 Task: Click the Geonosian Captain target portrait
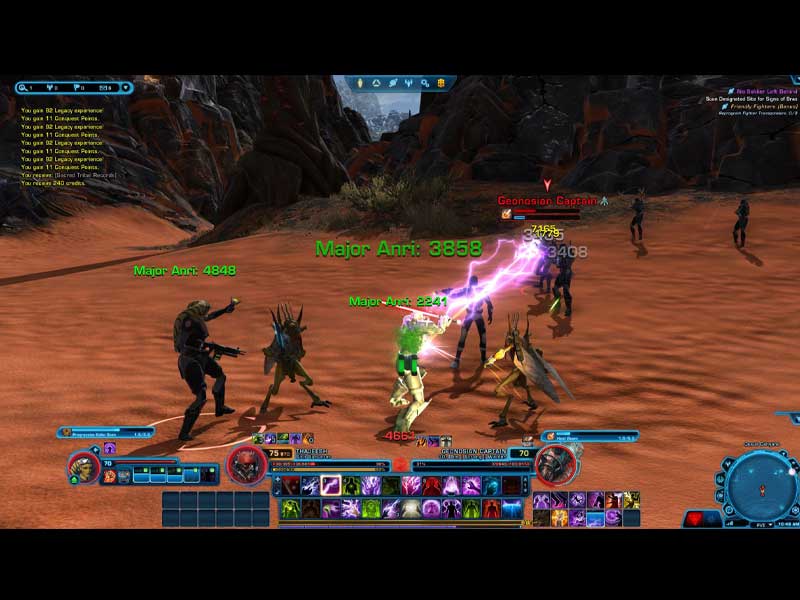[x=555, y=464]
